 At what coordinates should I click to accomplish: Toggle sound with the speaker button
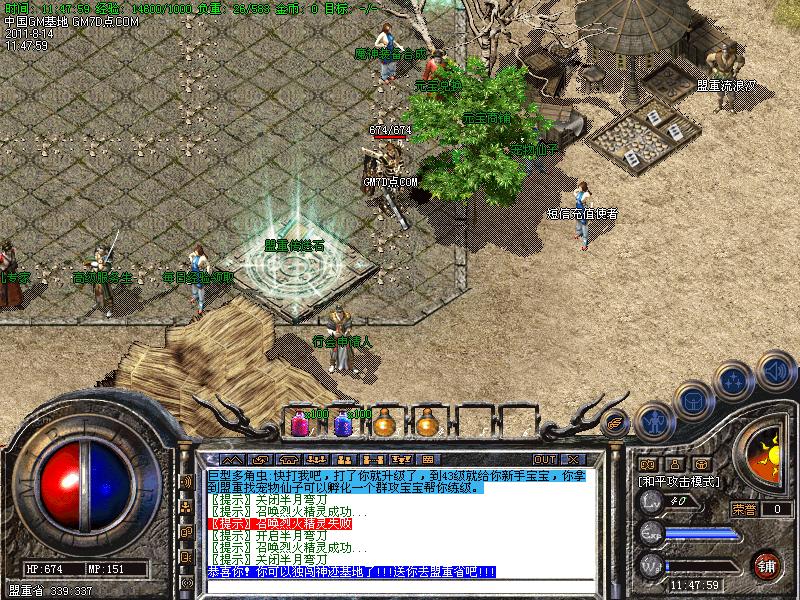point(775,370)
